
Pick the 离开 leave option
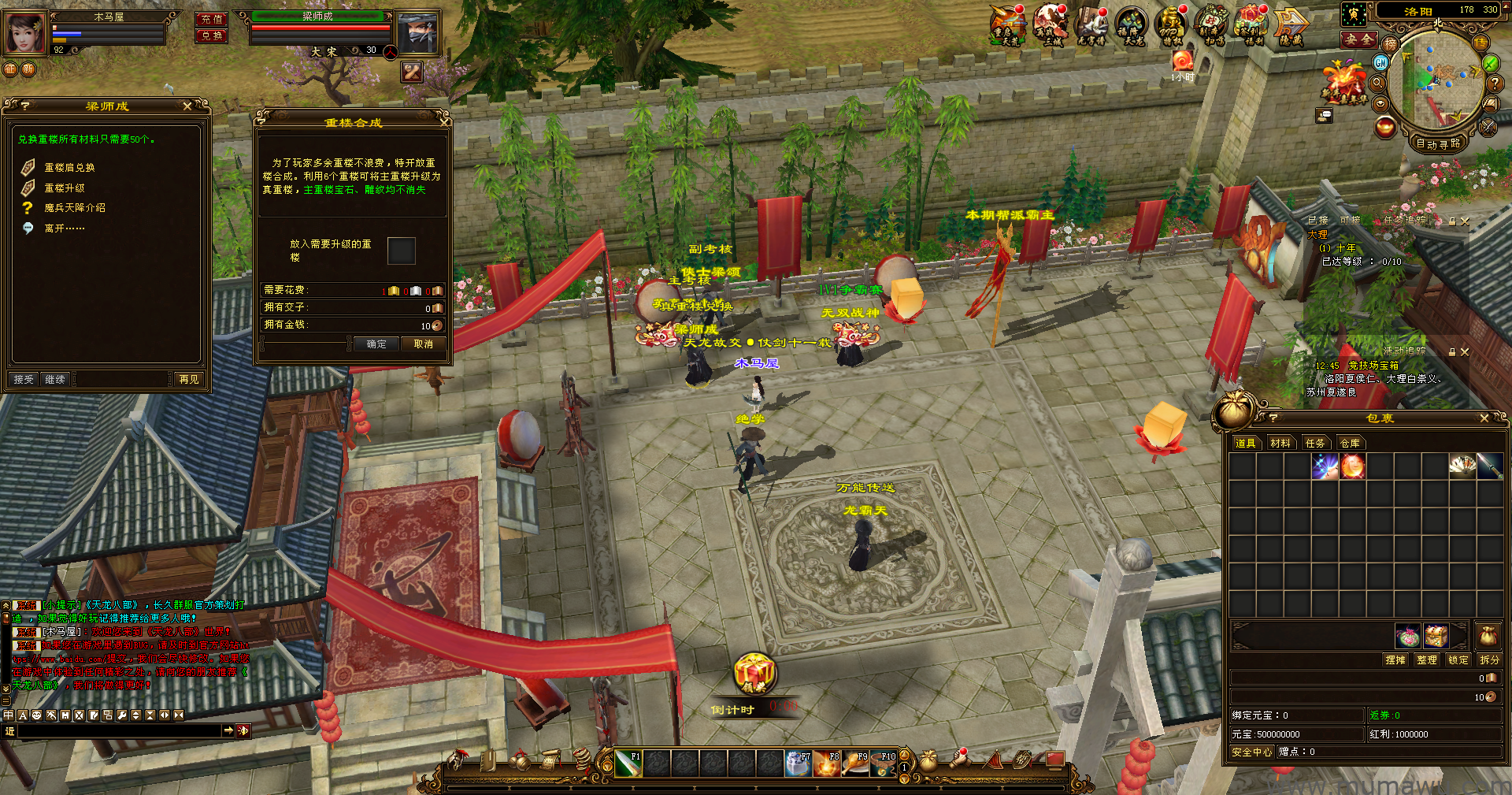[65, 228]
